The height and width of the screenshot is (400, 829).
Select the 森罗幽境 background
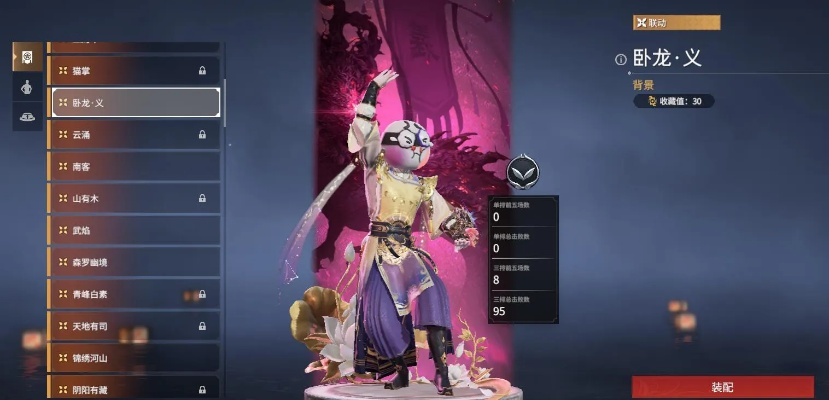pyautogui.click(x=134, y=262)
